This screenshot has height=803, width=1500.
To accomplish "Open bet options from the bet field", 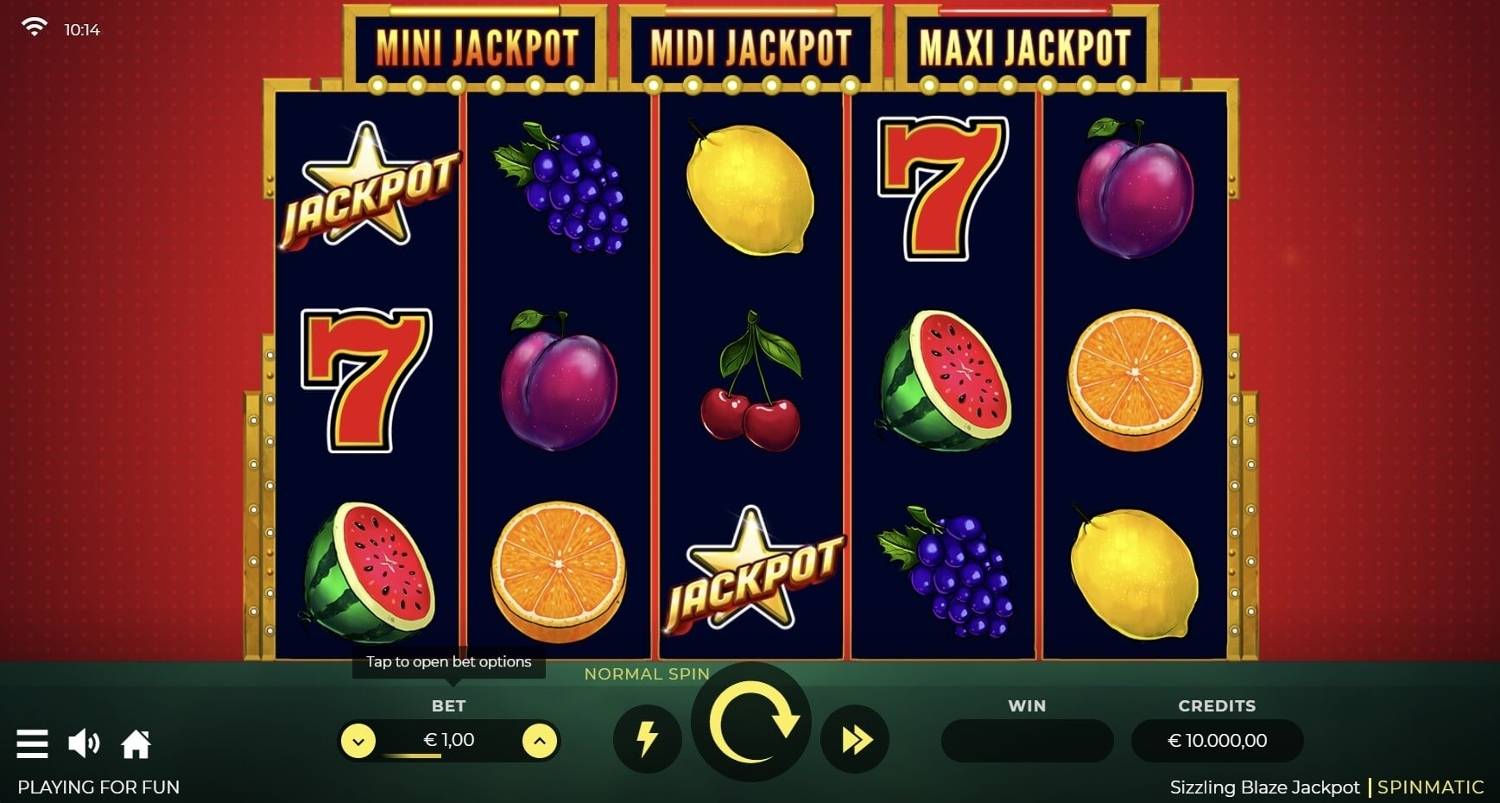I will coord(449,740).
